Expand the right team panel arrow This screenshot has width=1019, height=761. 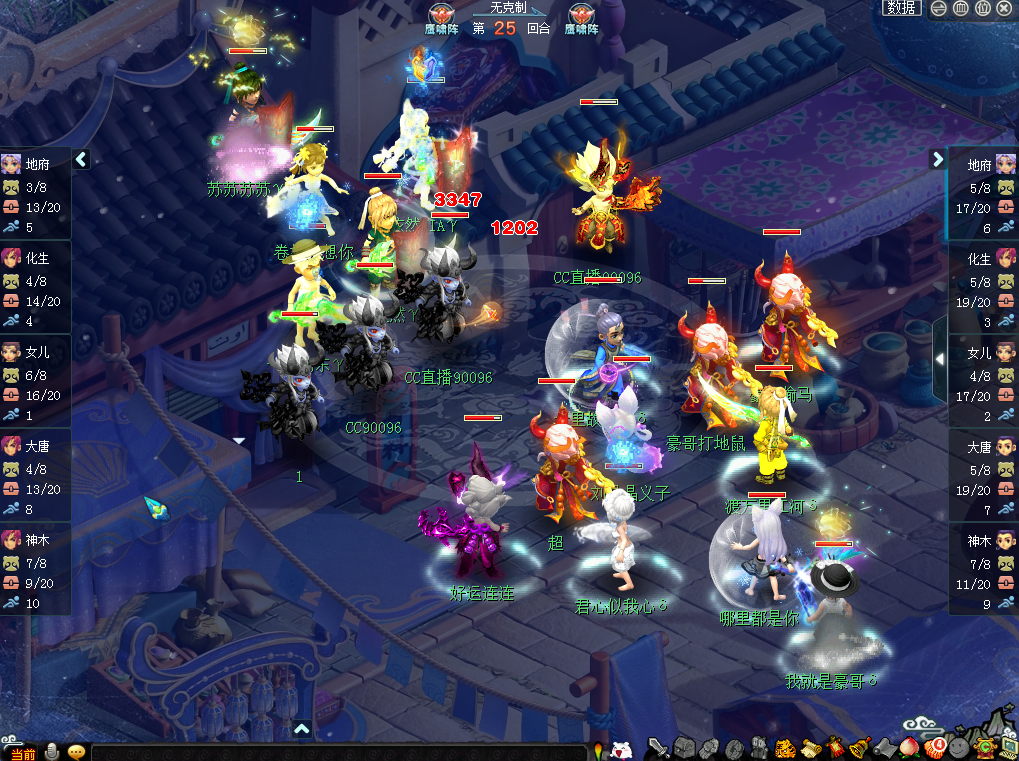tap(937, 159)
